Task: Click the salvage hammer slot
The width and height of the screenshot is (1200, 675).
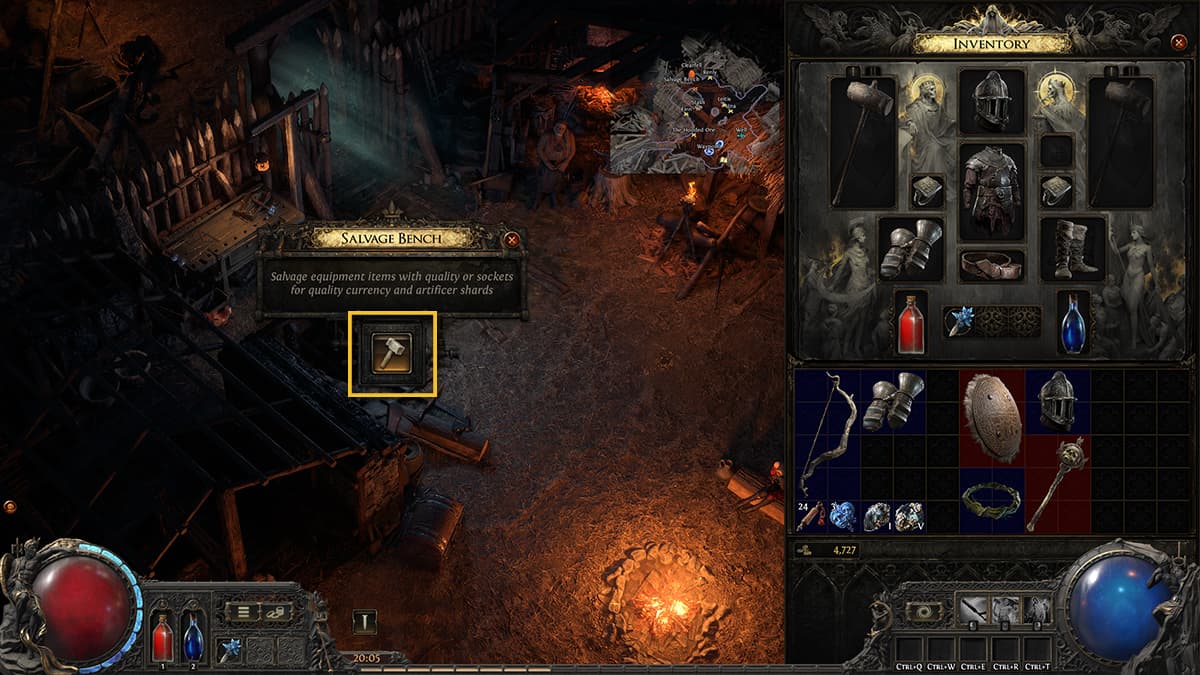Action: 391,353
